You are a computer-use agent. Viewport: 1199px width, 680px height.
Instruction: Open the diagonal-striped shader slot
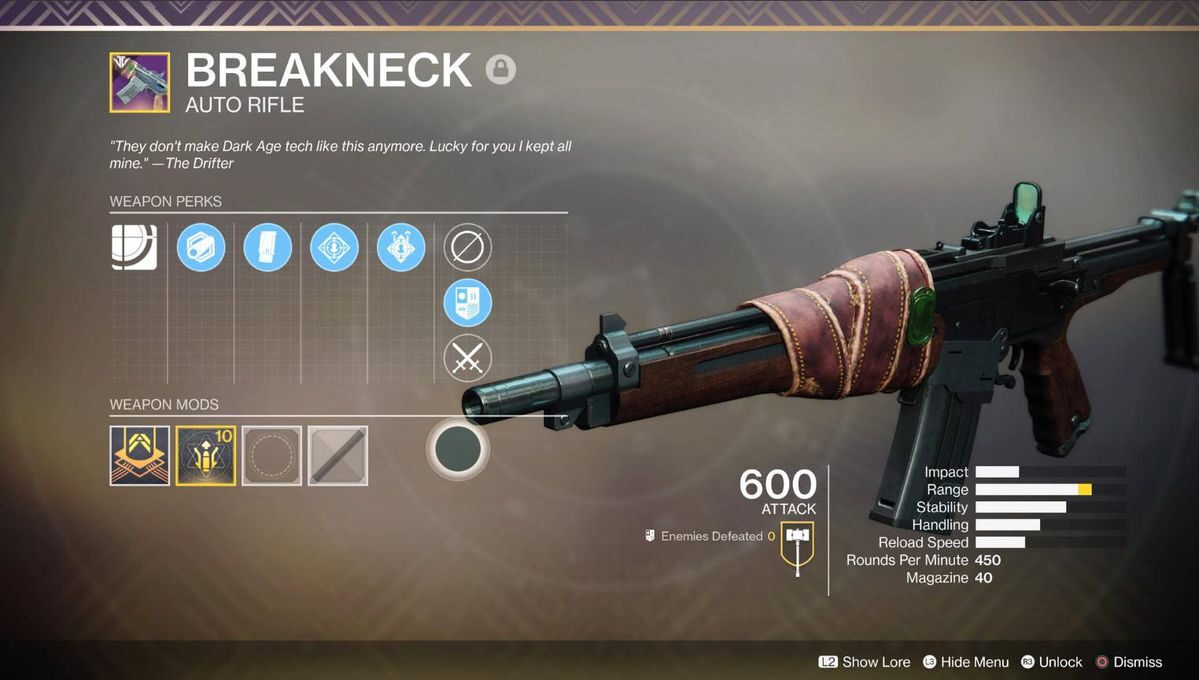tap(338, 456)
